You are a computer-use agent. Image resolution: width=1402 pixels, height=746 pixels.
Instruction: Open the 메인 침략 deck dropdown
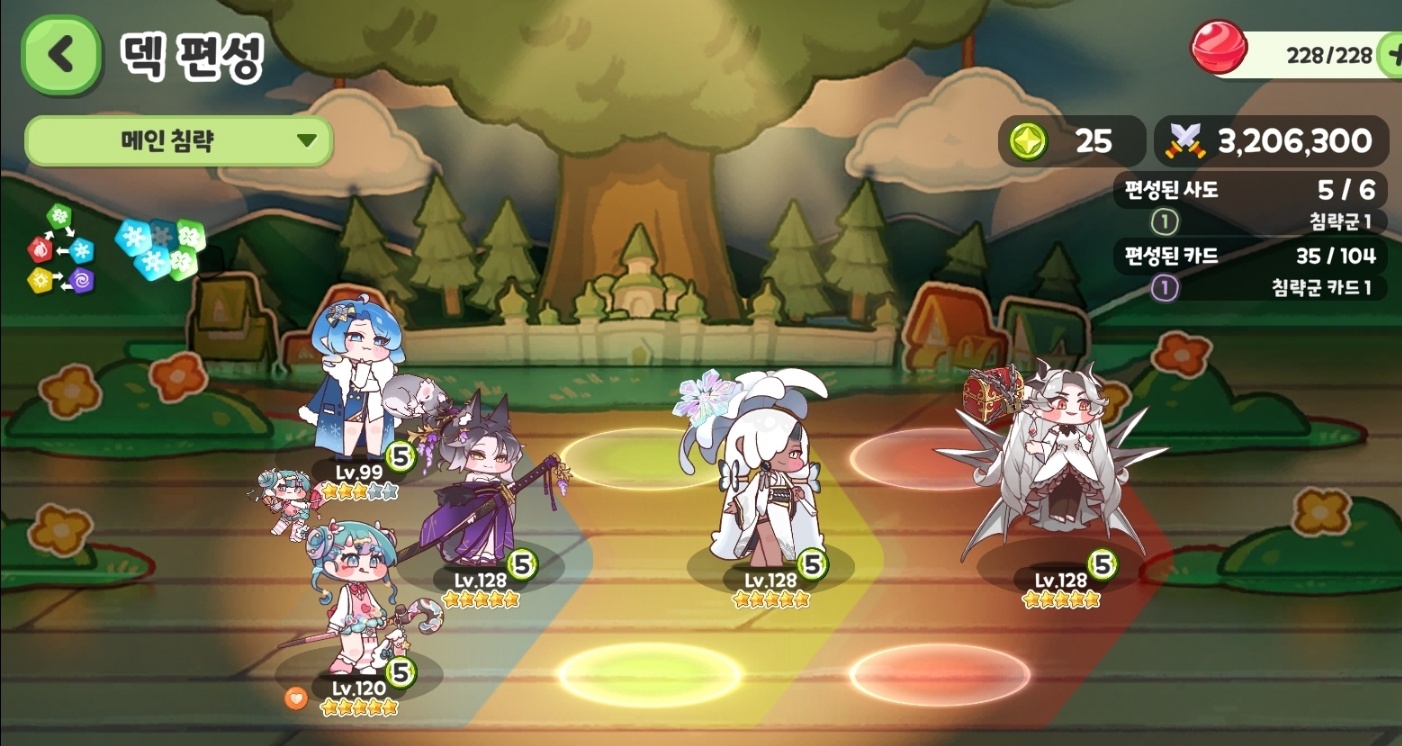178,141
